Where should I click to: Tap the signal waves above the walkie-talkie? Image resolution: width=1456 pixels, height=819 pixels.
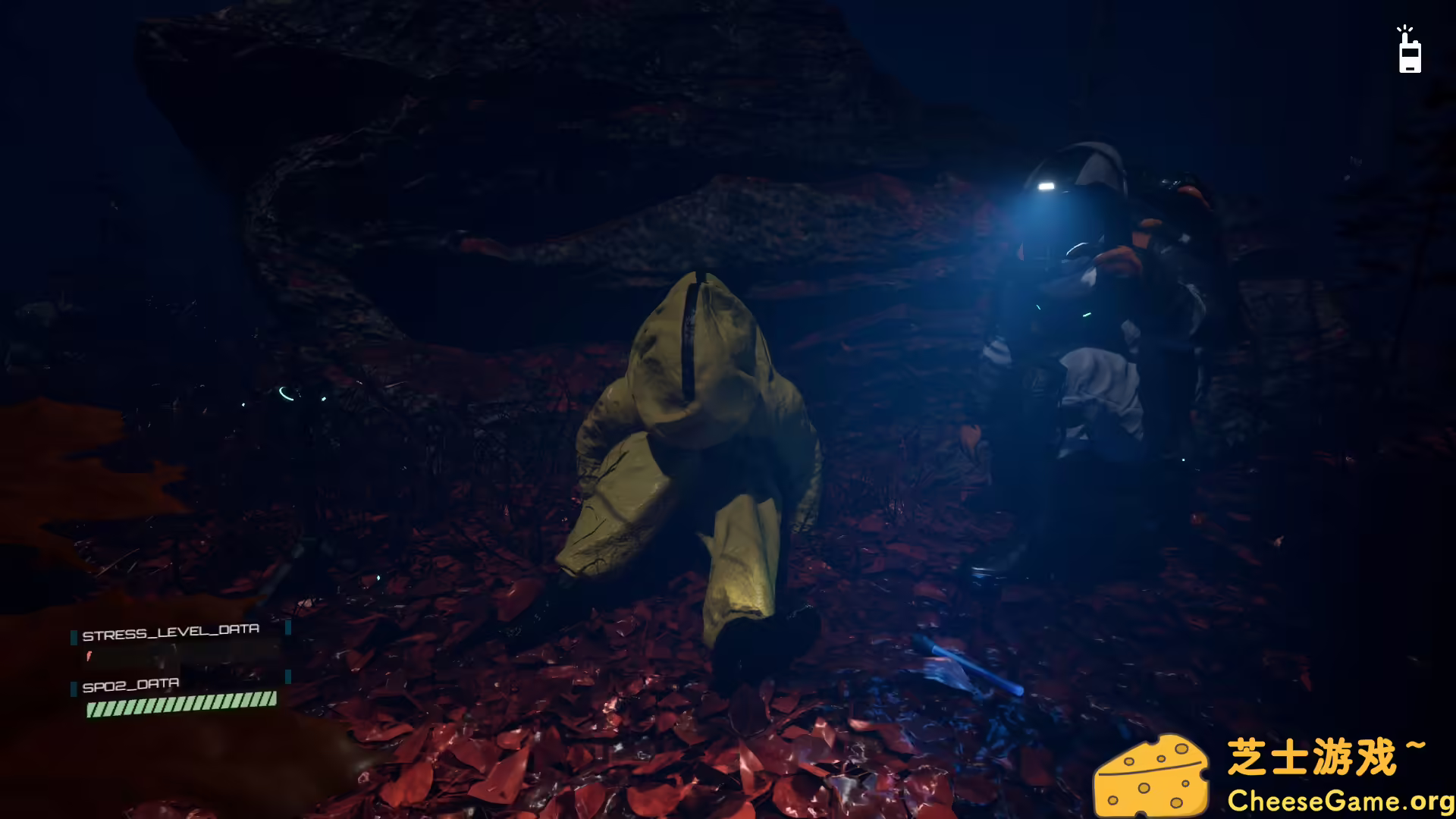pos(1404,28)
